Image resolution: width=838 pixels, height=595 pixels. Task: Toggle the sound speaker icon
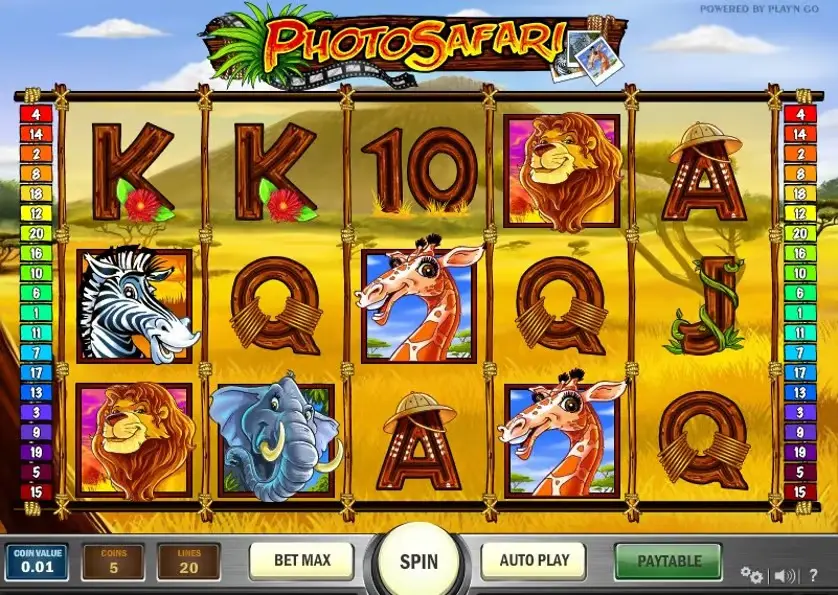pyautogui.click(x=786, y=575)
